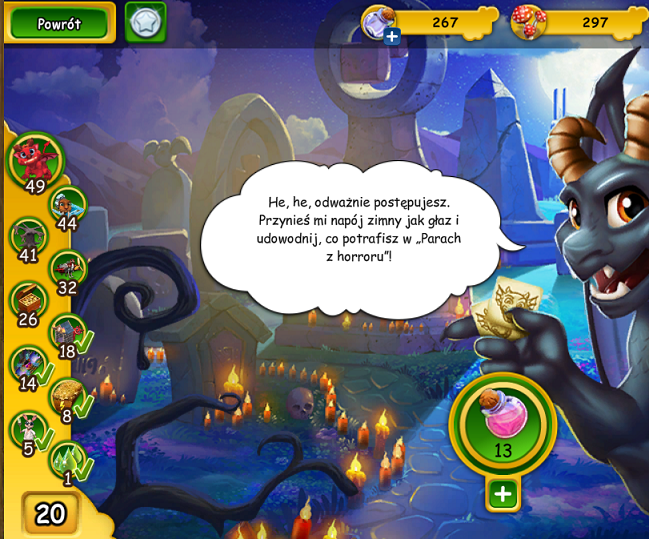Image resolution: width=649 pixels, height=539 pixels.
Task: Select the green crystals reward at level 1
Action: click(67, 459)
